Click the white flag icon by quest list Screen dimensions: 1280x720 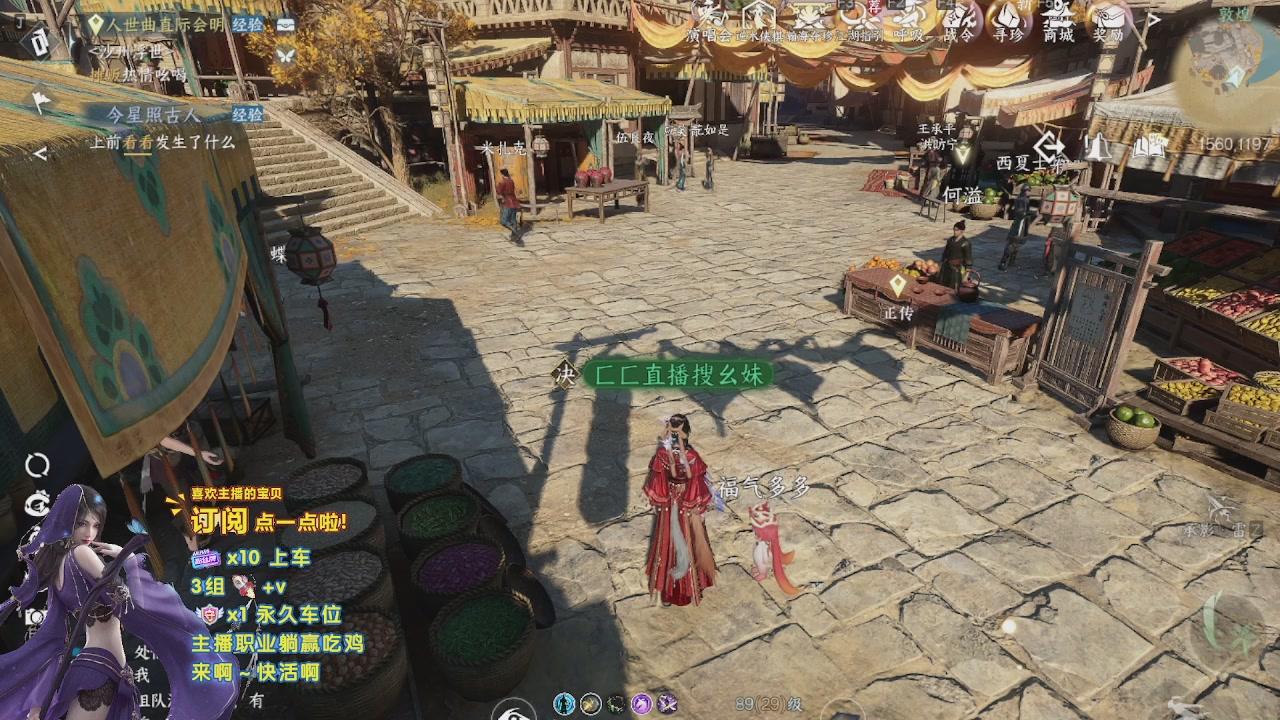coord(41,101)
